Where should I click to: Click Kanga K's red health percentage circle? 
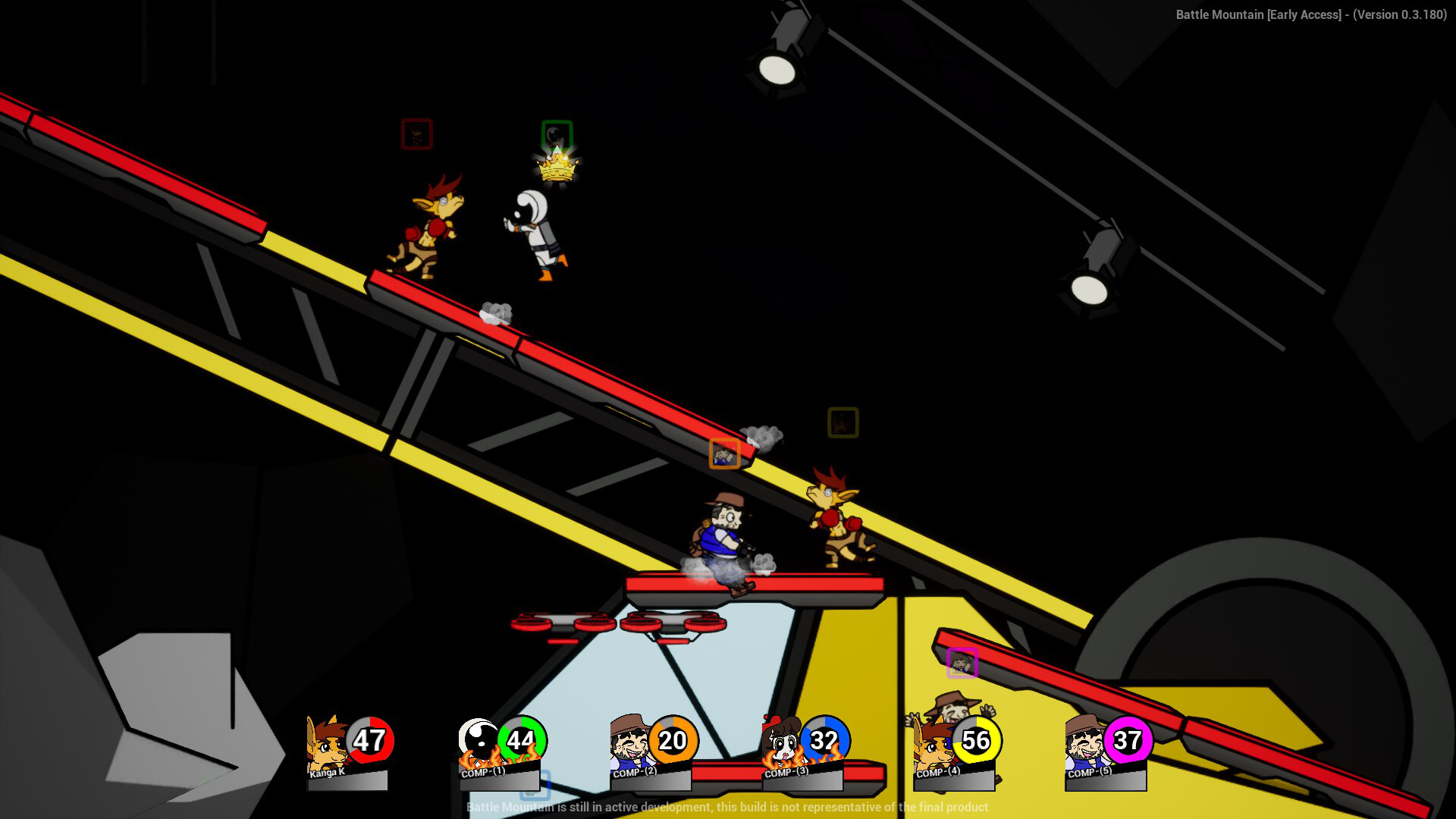(x=369, y=741)
